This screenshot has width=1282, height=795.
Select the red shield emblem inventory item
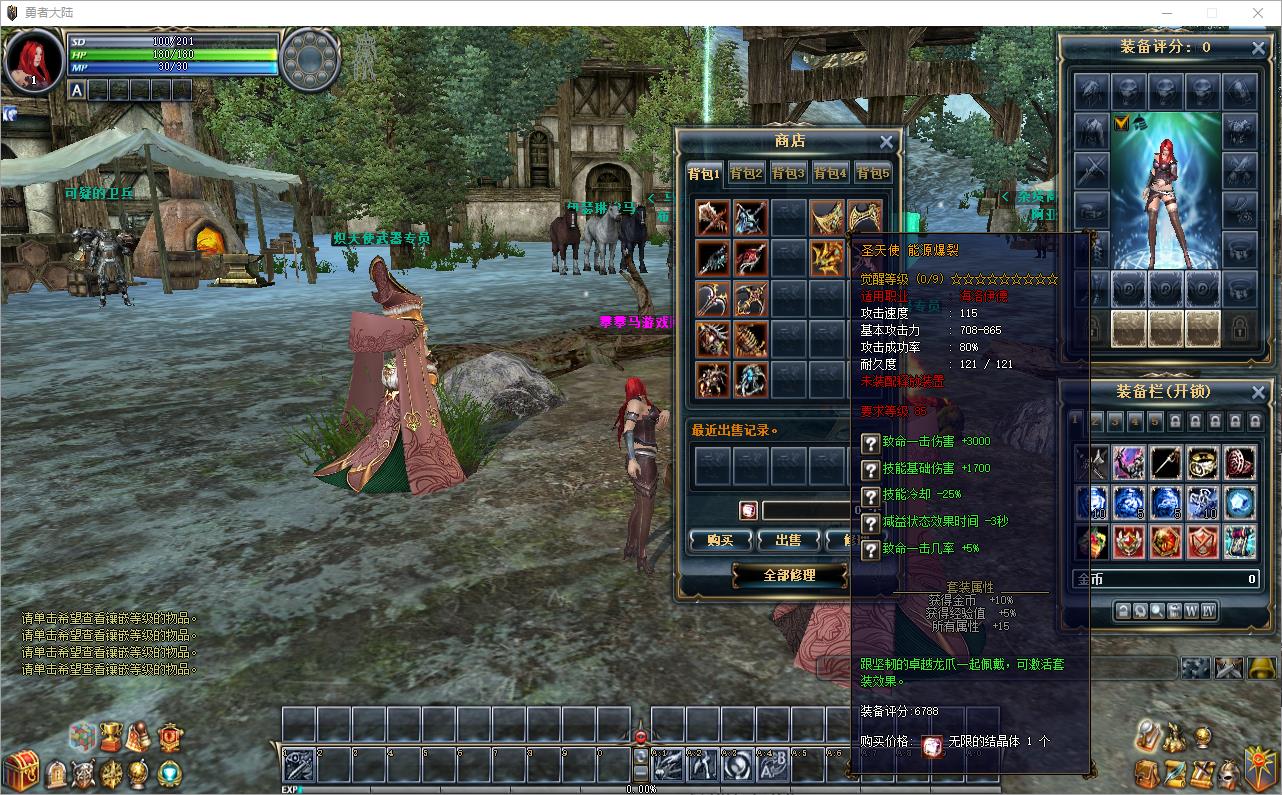(1203, 542)
